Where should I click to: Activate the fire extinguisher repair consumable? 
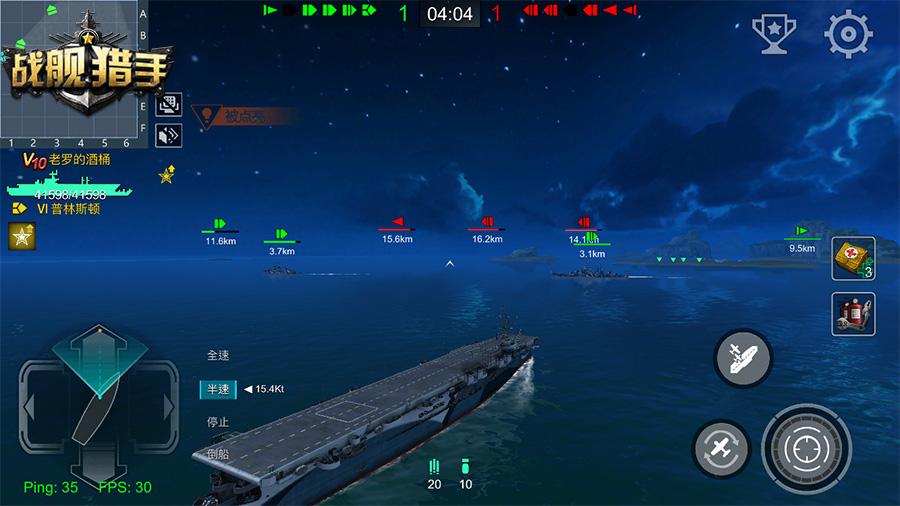(x=853, y=314)
